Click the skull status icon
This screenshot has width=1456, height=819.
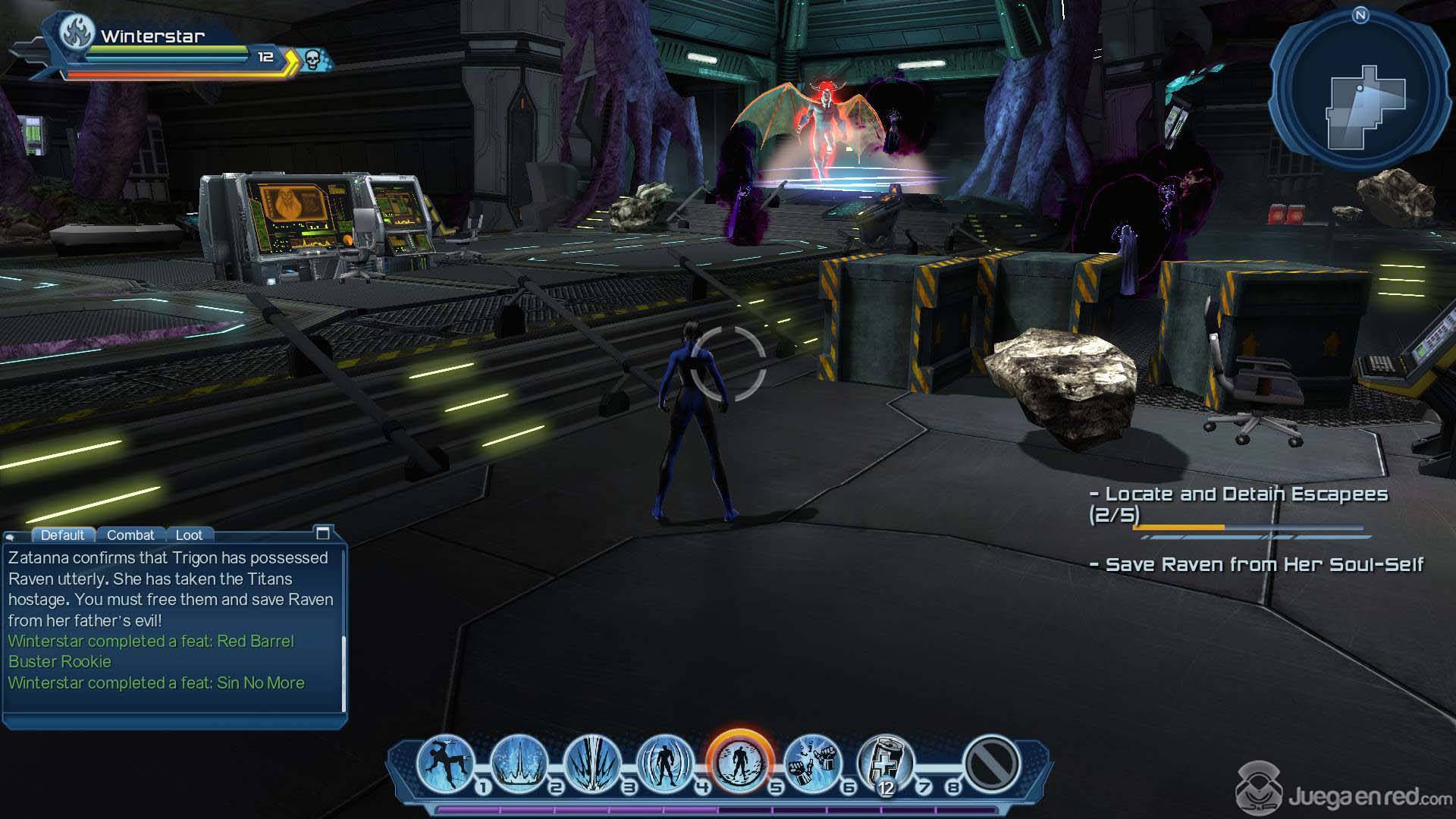[x=313, y=58]
